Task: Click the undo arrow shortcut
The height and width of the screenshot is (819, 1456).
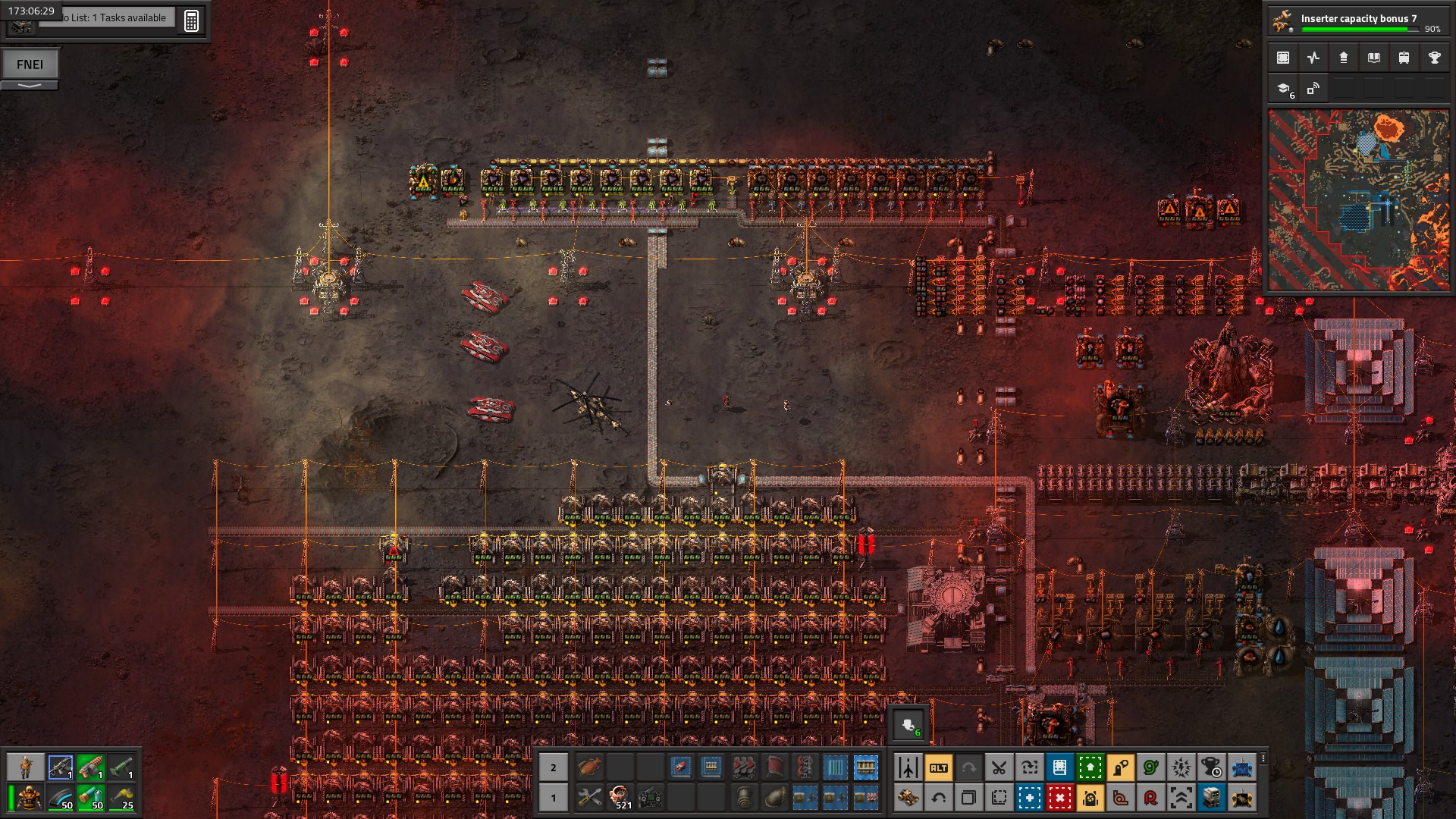Action: click(x=938, y=798)
